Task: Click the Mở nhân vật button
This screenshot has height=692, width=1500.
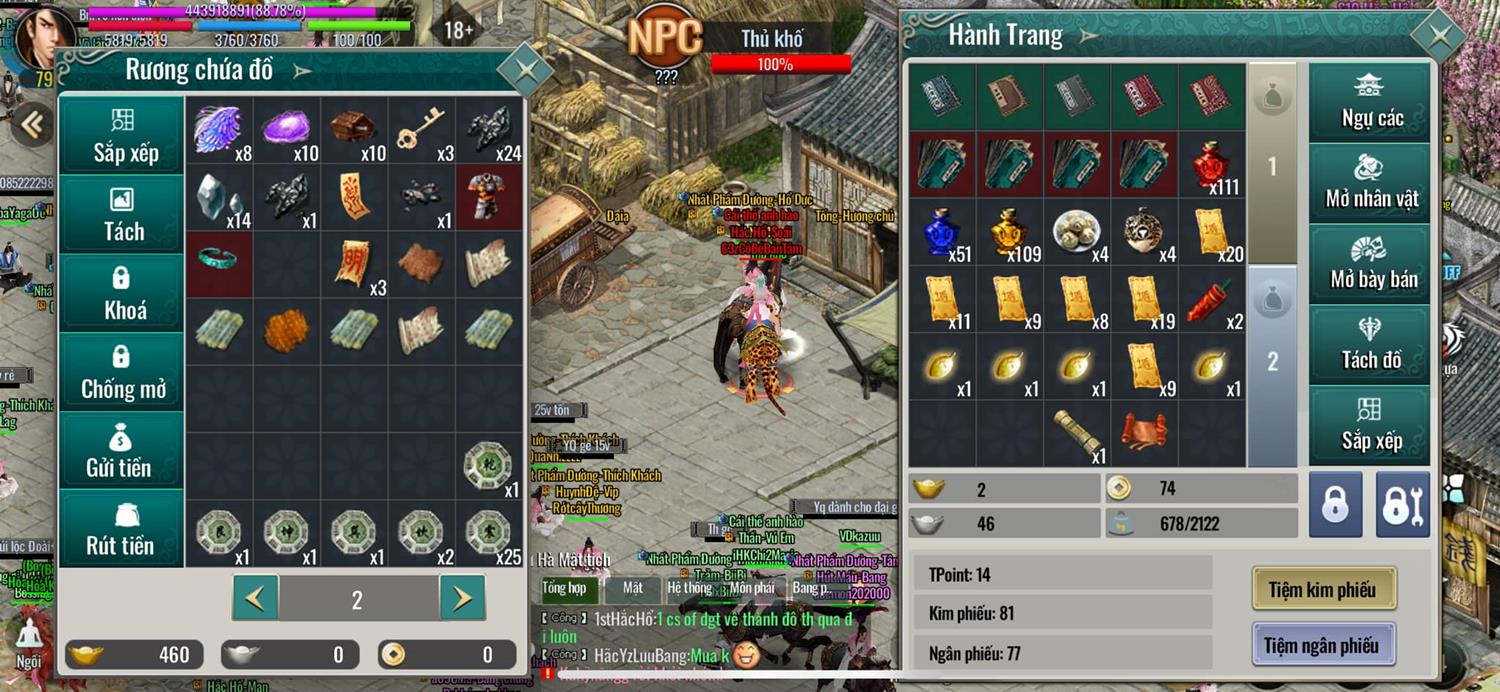Action: point(1371,182)
